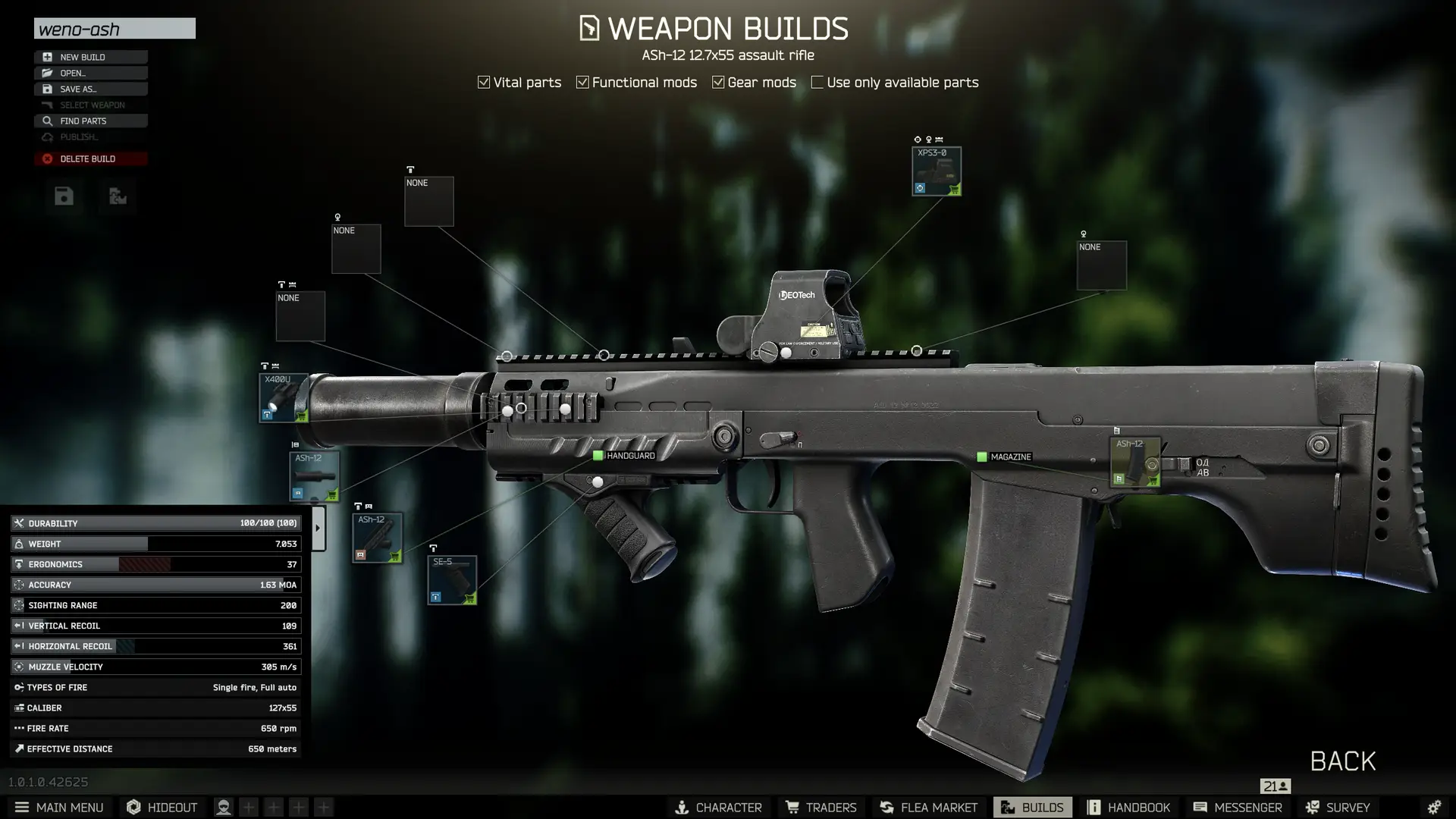
Task: Select the SE-5 foregrip slot
Action: point(452,580)
